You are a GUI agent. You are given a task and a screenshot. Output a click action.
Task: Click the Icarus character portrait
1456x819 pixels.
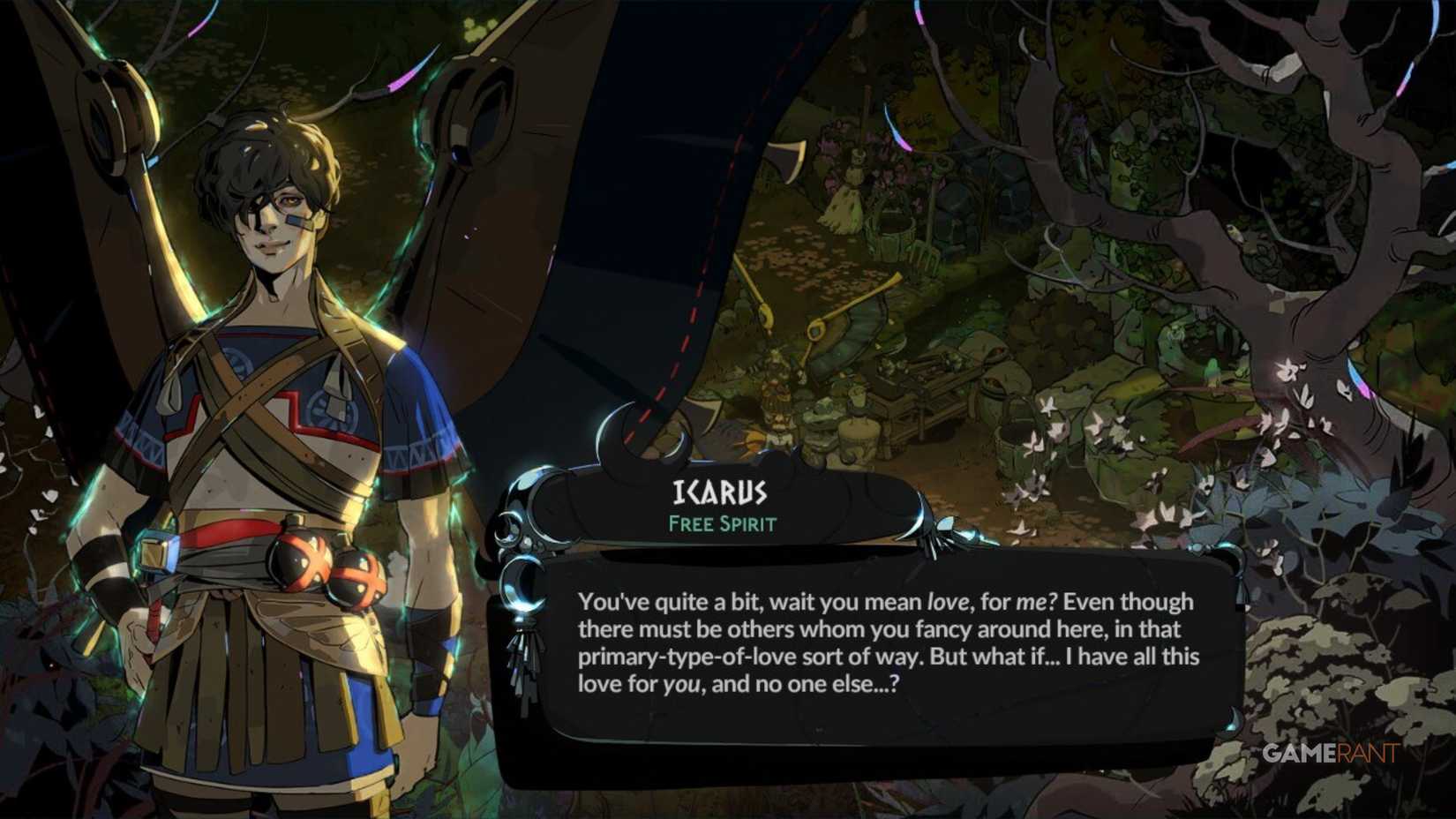point(265,397)
